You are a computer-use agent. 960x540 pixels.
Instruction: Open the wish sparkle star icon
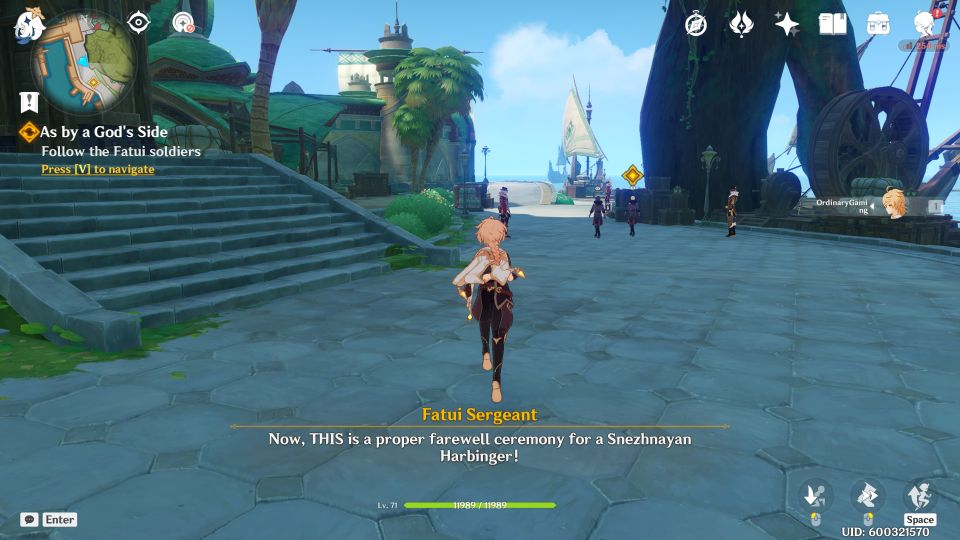(787, 24)
